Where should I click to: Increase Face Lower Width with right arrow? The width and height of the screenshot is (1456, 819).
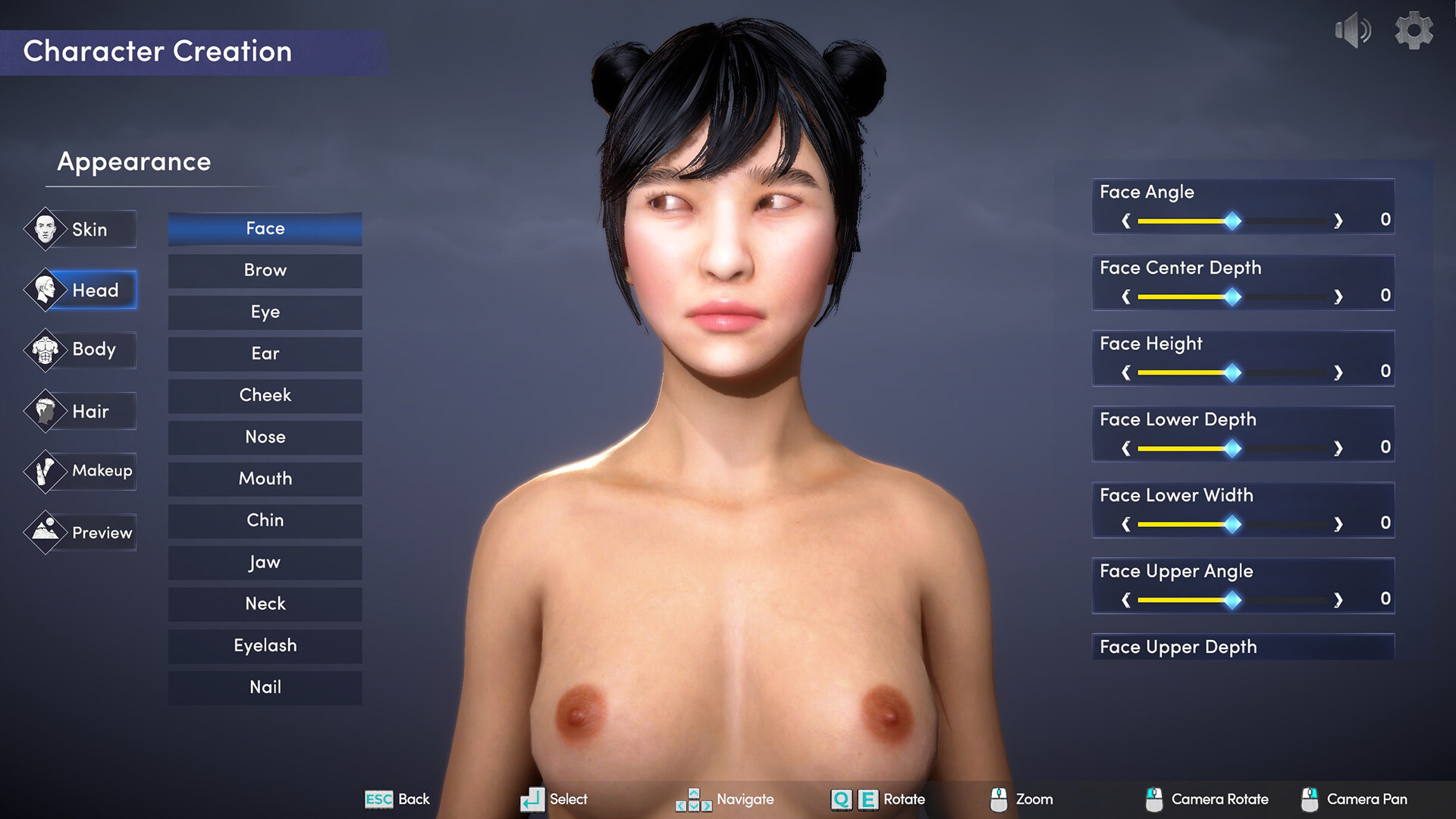[x=1338, y=524]
